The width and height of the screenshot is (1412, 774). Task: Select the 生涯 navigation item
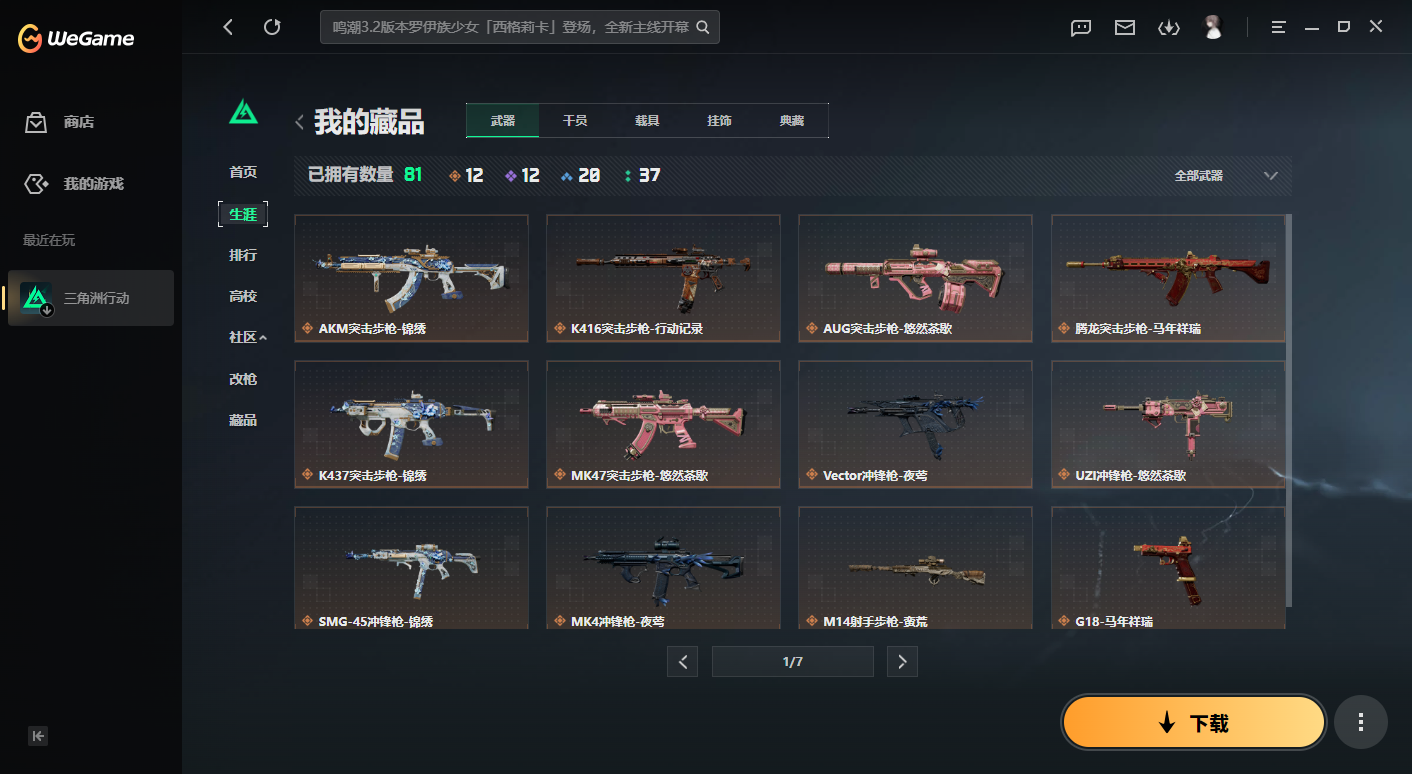click(243, 214)
